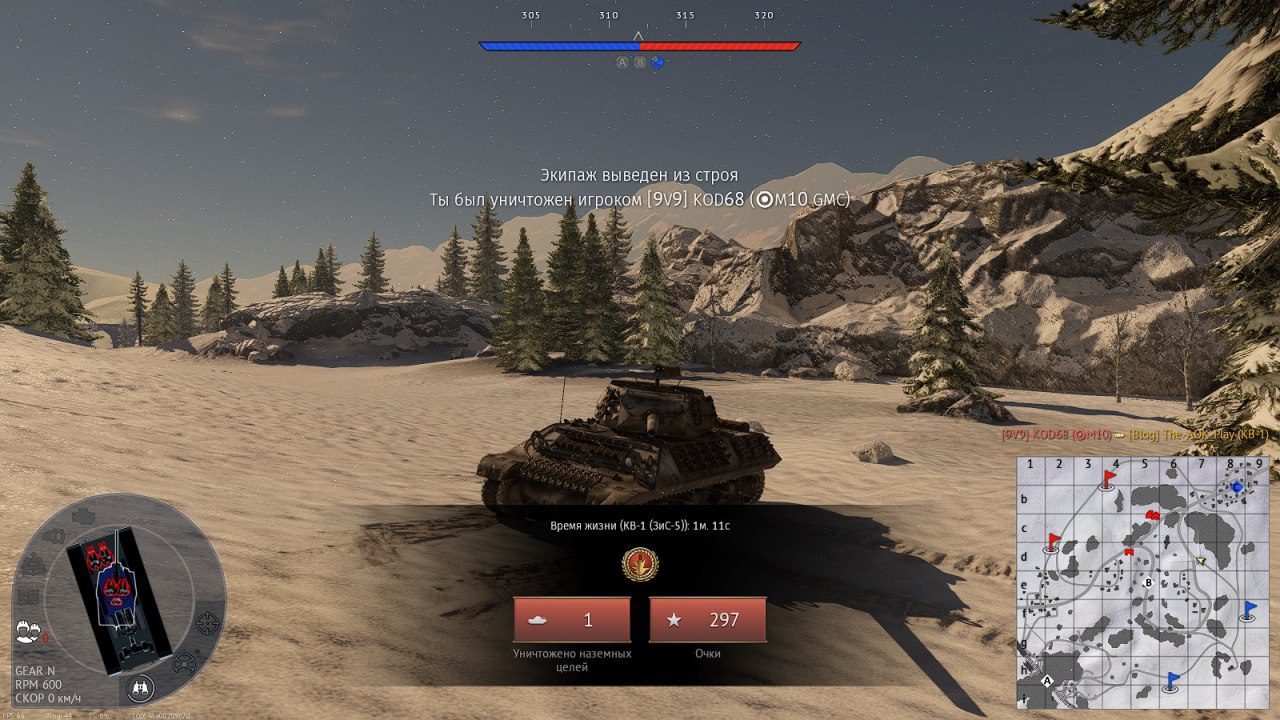Click the destroyed ground targets tile
The image size is (1280, 720).
click(572, 620)
